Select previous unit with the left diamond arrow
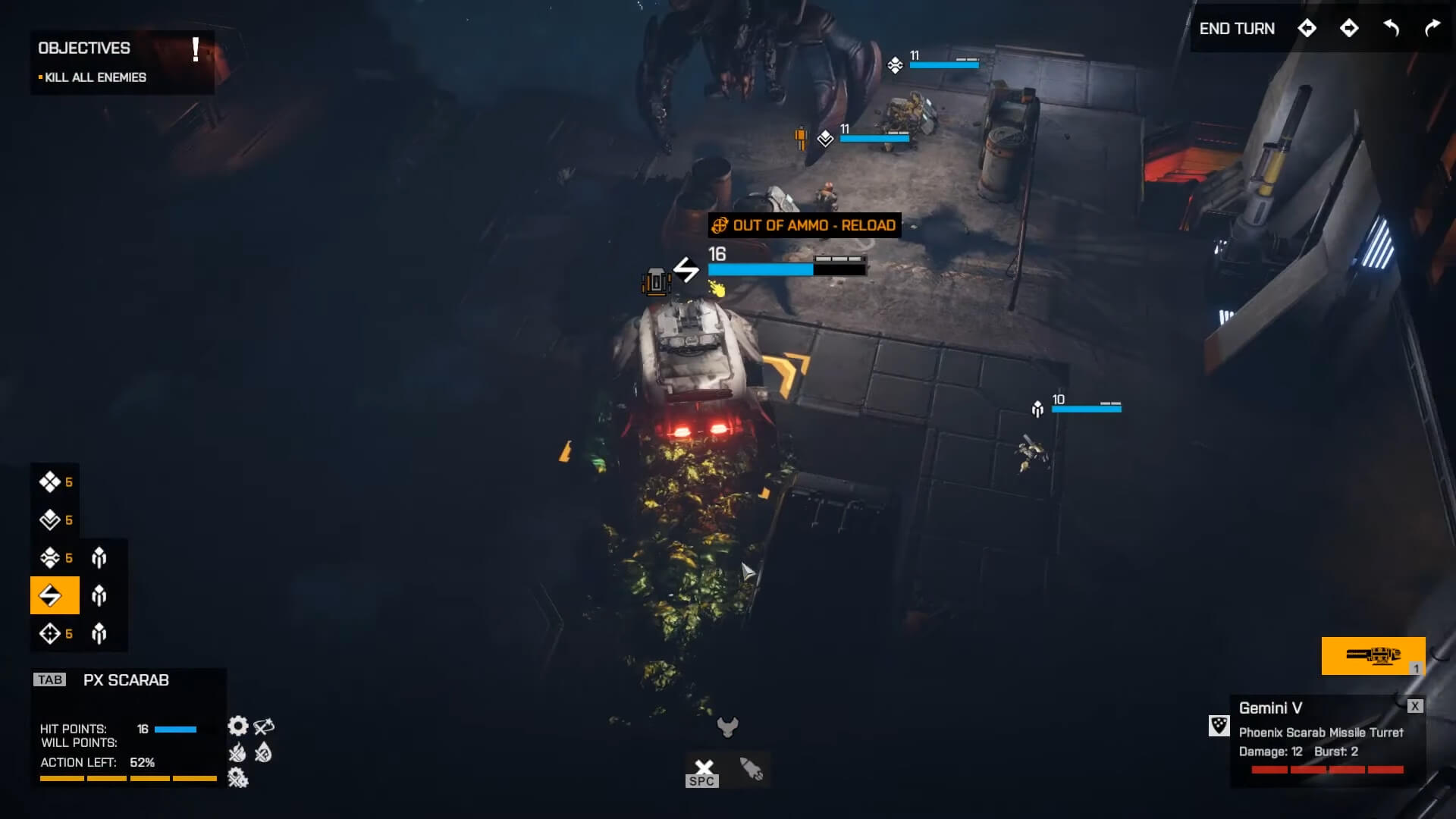 click(x=1307, y=29)
